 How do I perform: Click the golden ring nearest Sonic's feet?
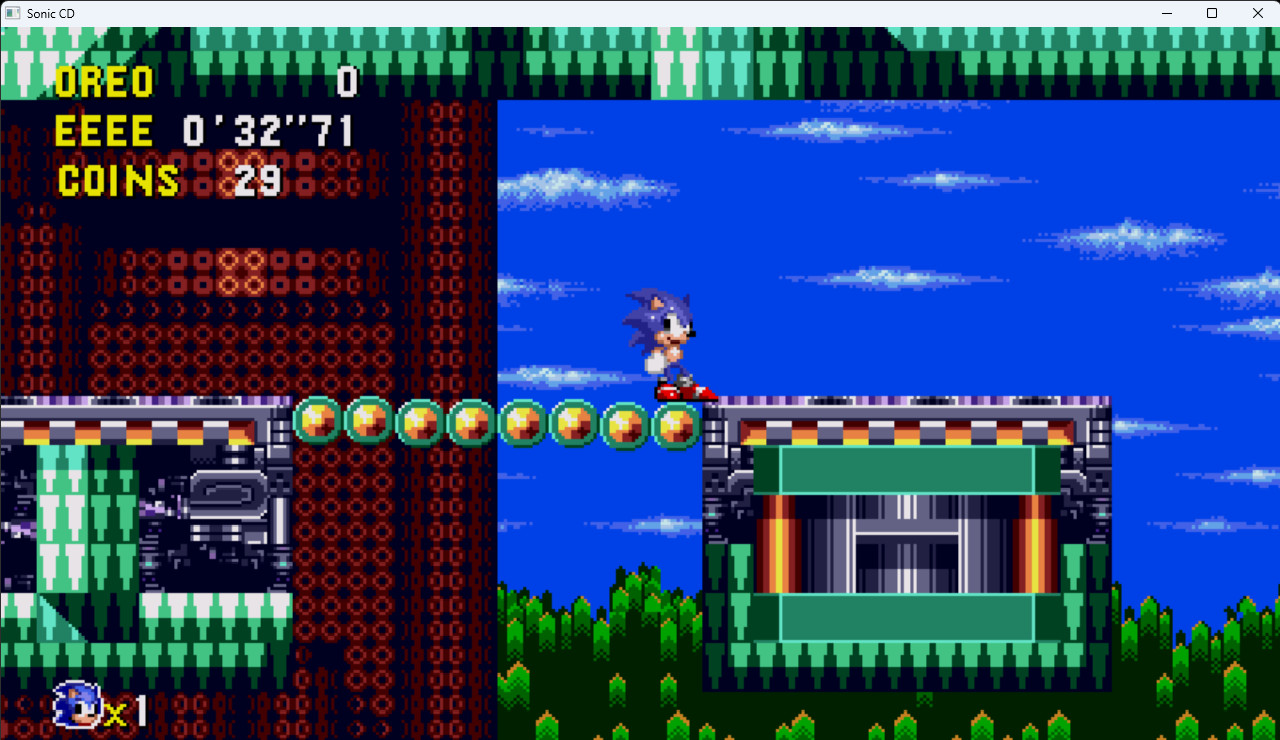pyautogui.click(x=678, y=424)
